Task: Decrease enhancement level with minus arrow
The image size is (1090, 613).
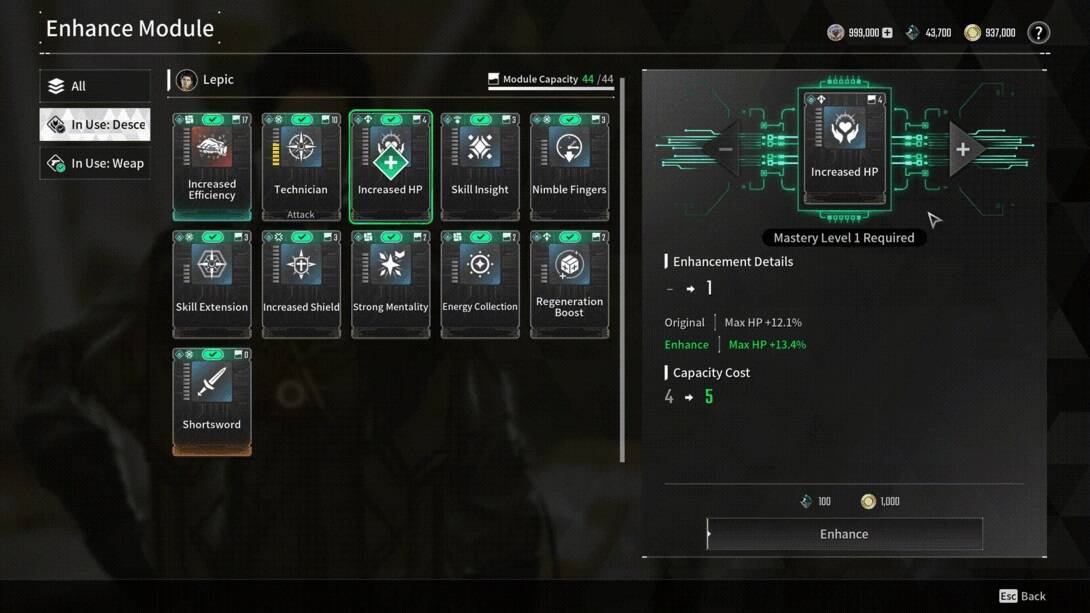Action: click(x=726, y=150)
